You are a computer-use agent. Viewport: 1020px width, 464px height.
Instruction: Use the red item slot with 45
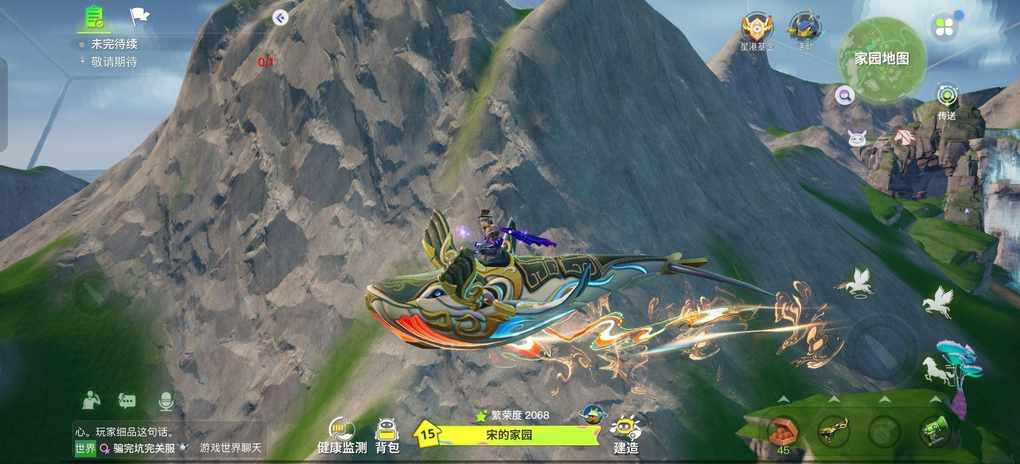[x=783, y=432]
